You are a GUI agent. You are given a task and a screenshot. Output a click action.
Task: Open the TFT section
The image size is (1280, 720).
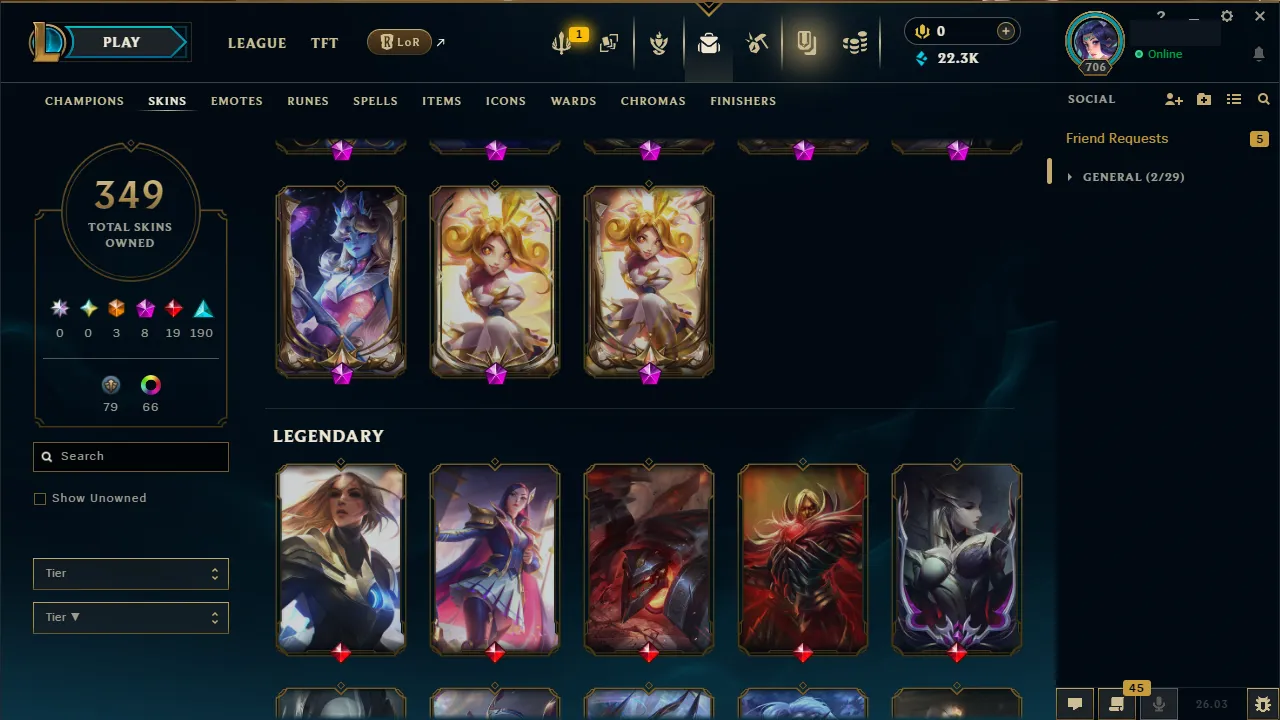(324, 43)
